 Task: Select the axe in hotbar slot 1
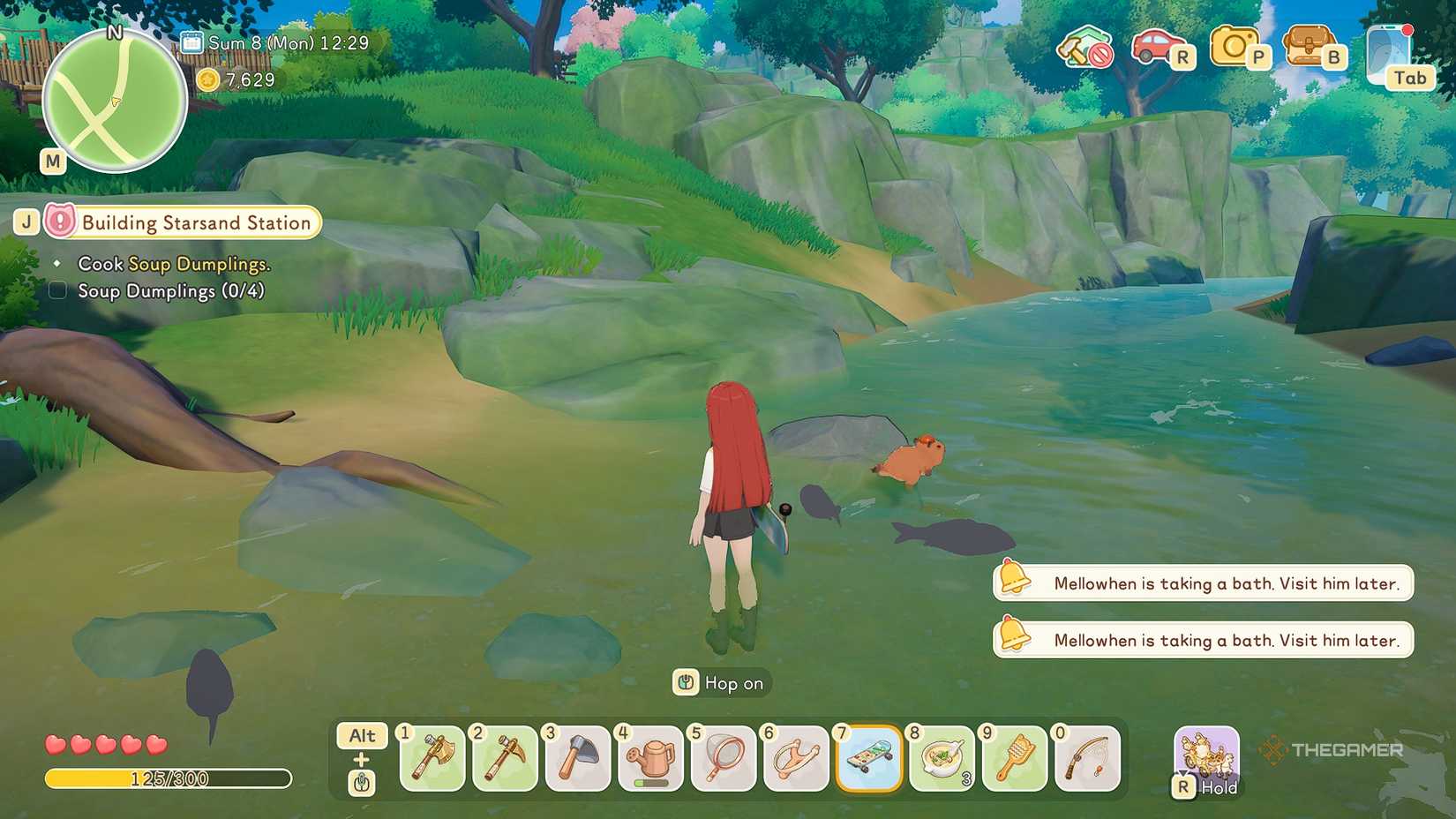click(431, 759)
